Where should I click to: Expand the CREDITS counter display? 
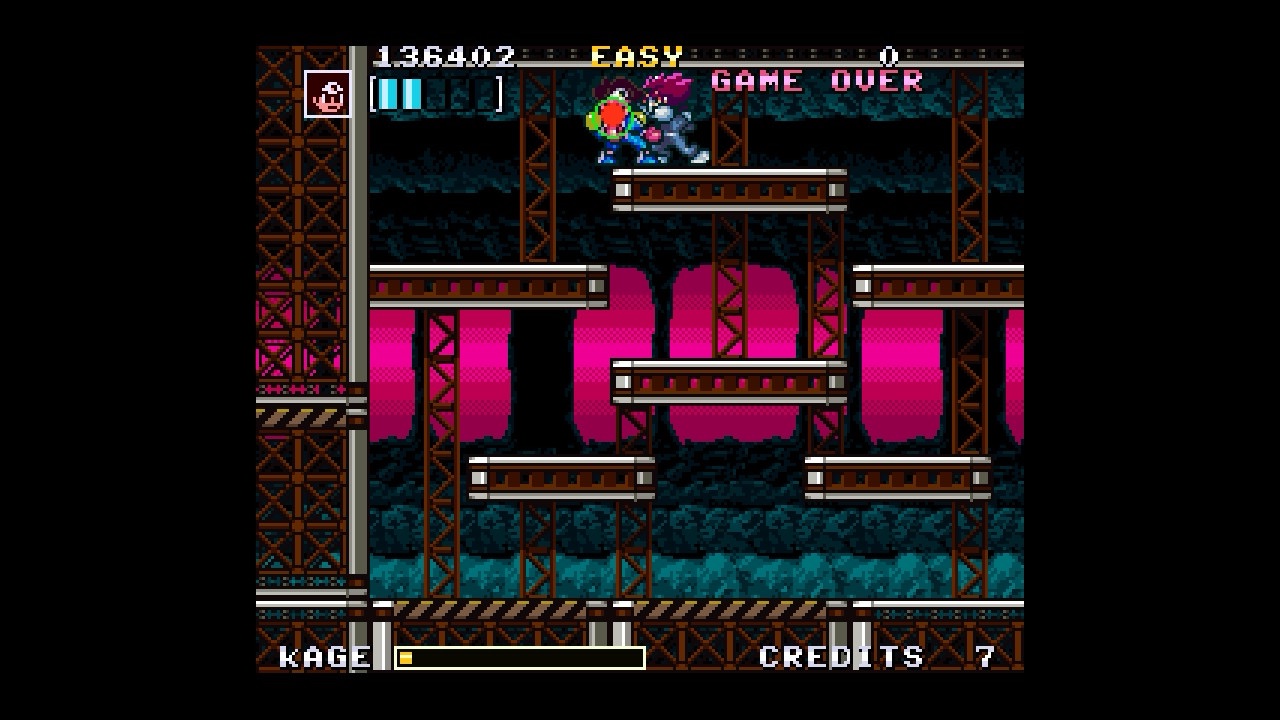[x=838, y=657]
